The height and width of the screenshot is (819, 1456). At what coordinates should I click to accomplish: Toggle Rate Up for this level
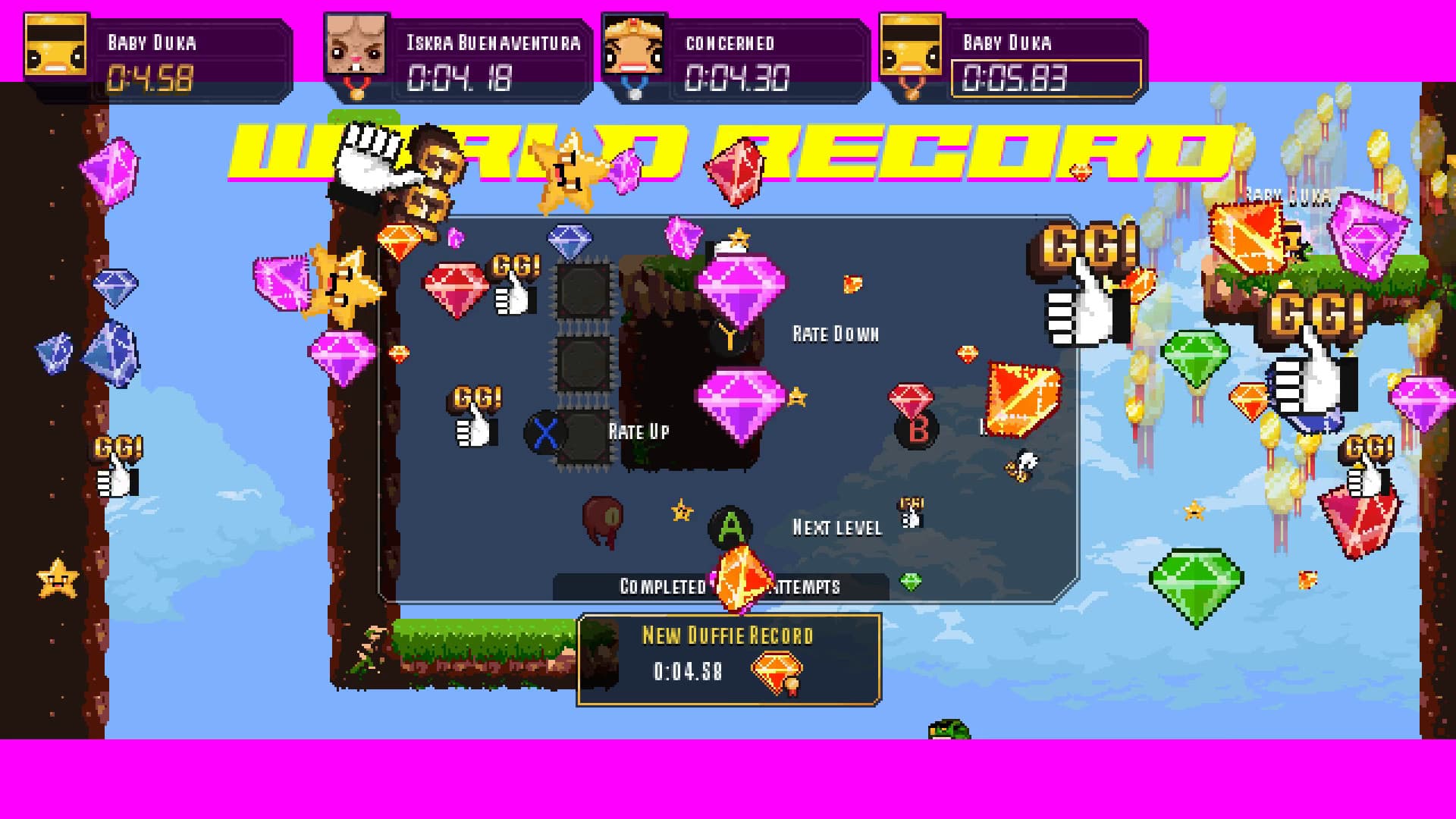[637, 432]
